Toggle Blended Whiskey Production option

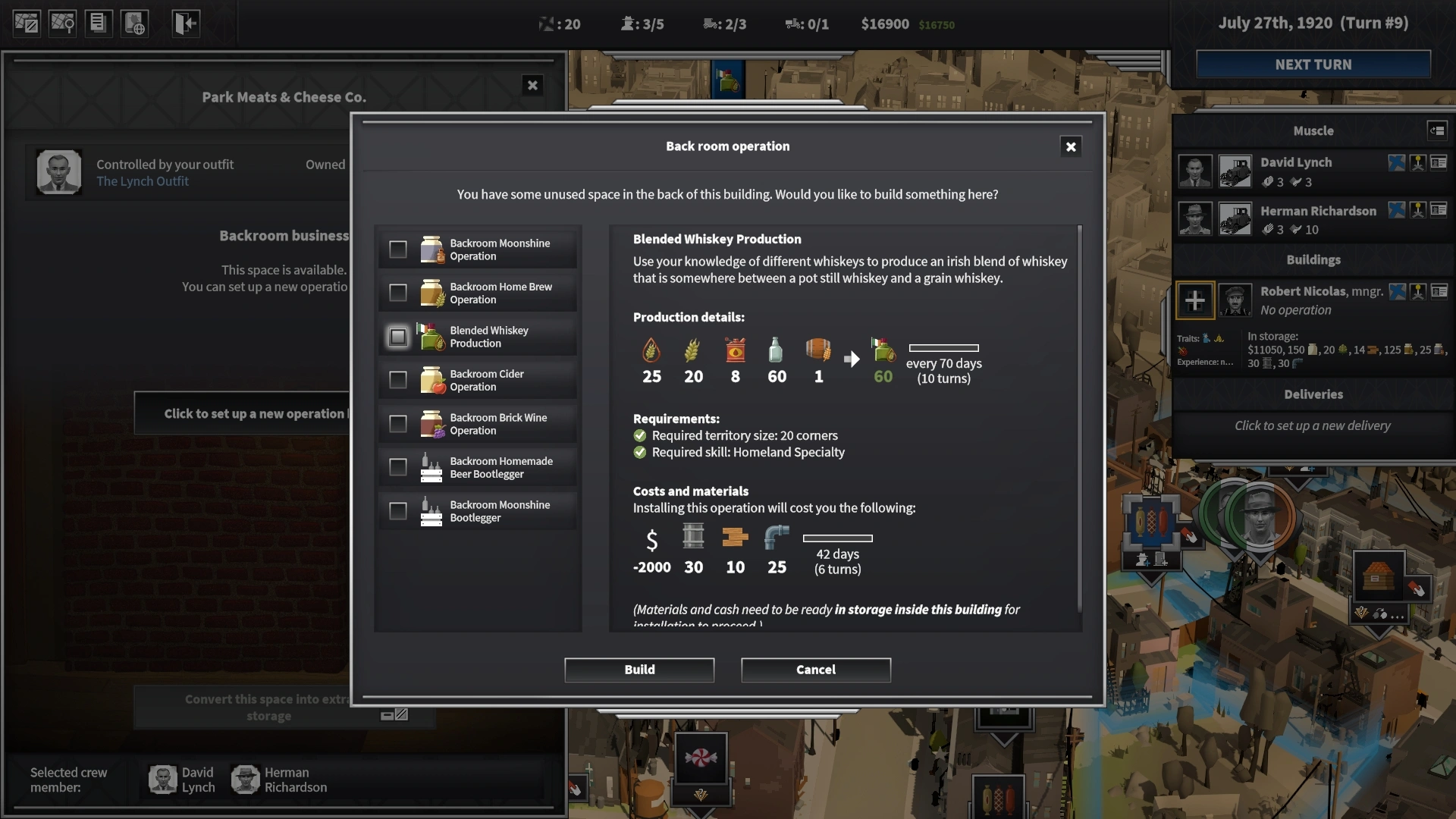tap(398, 337)
